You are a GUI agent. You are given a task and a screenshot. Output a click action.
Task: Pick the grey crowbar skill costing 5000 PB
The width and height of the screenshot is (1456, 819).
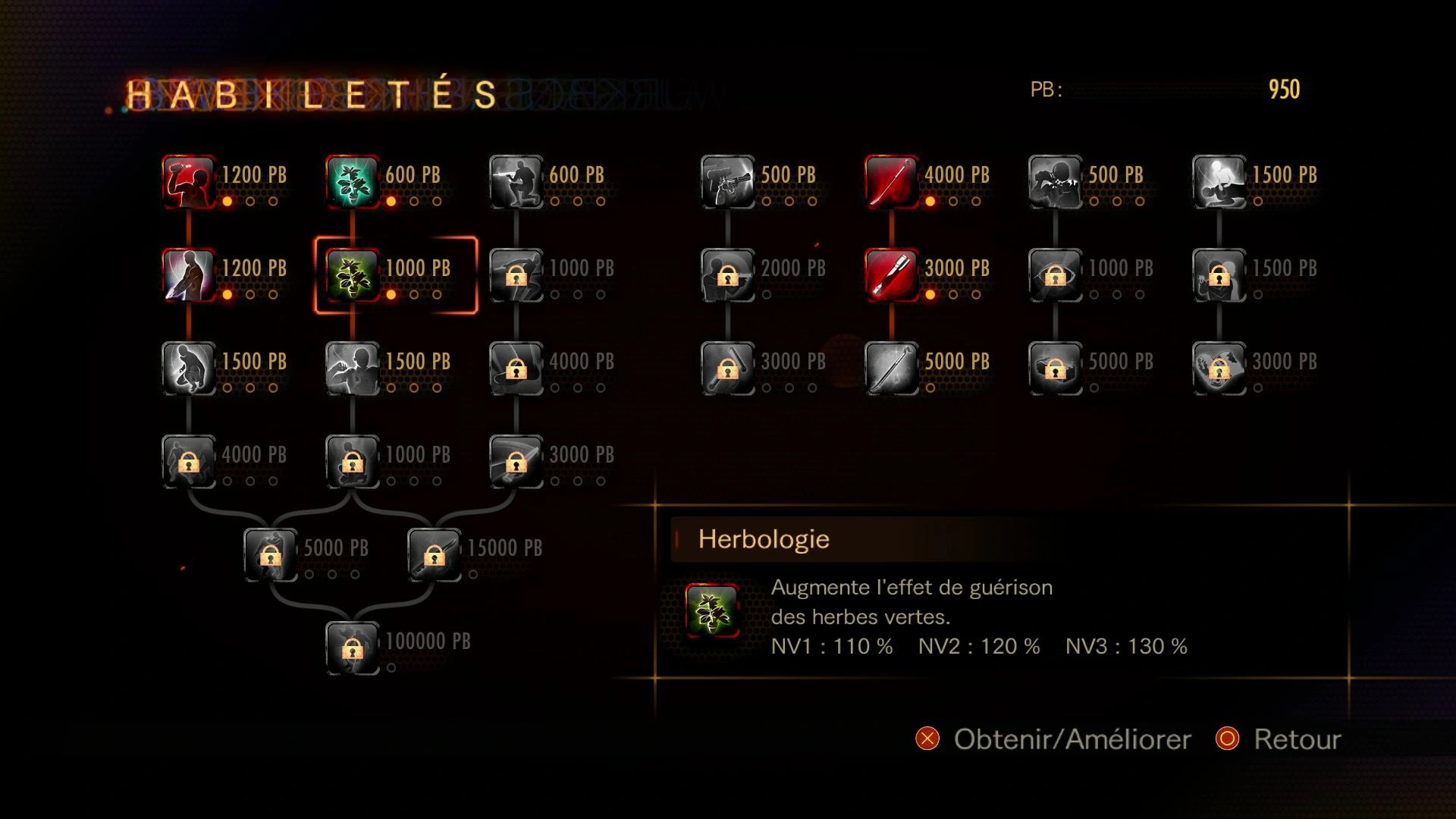tap(892, 369)
